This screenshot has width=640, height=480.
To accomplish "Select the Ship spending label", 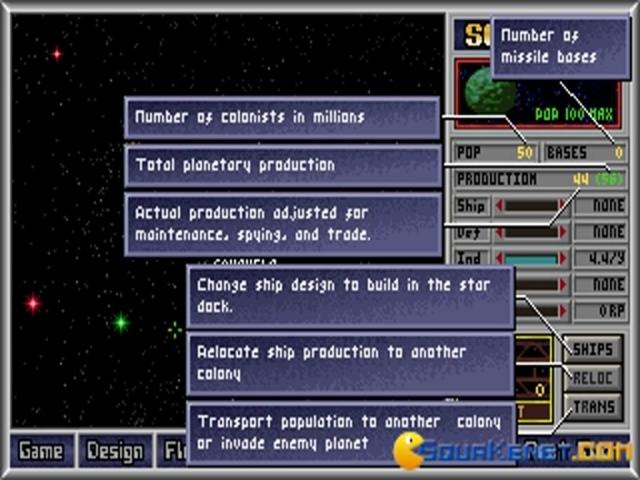I will [471, 206].
